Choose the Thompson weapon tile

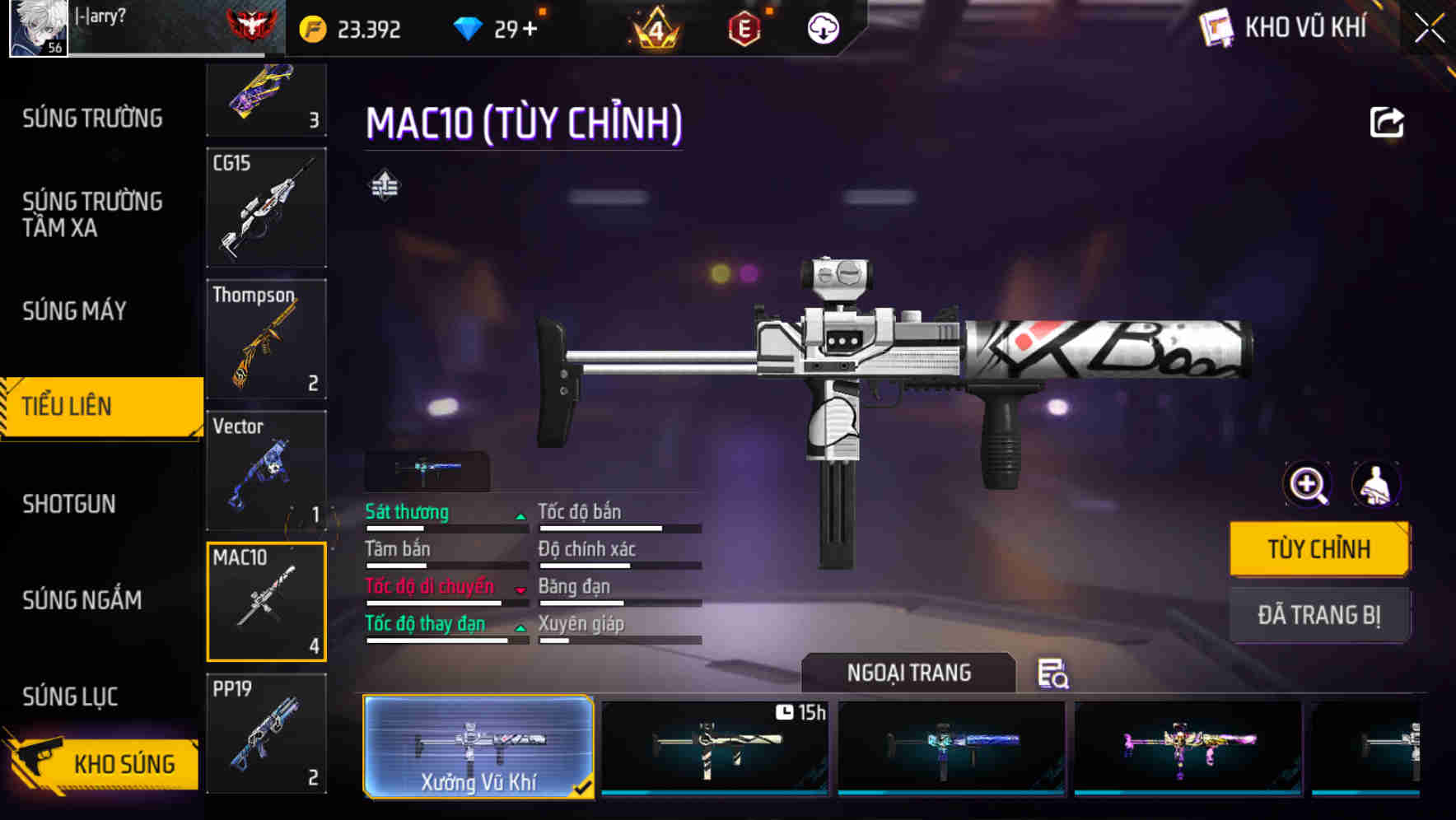pos(266,338)
